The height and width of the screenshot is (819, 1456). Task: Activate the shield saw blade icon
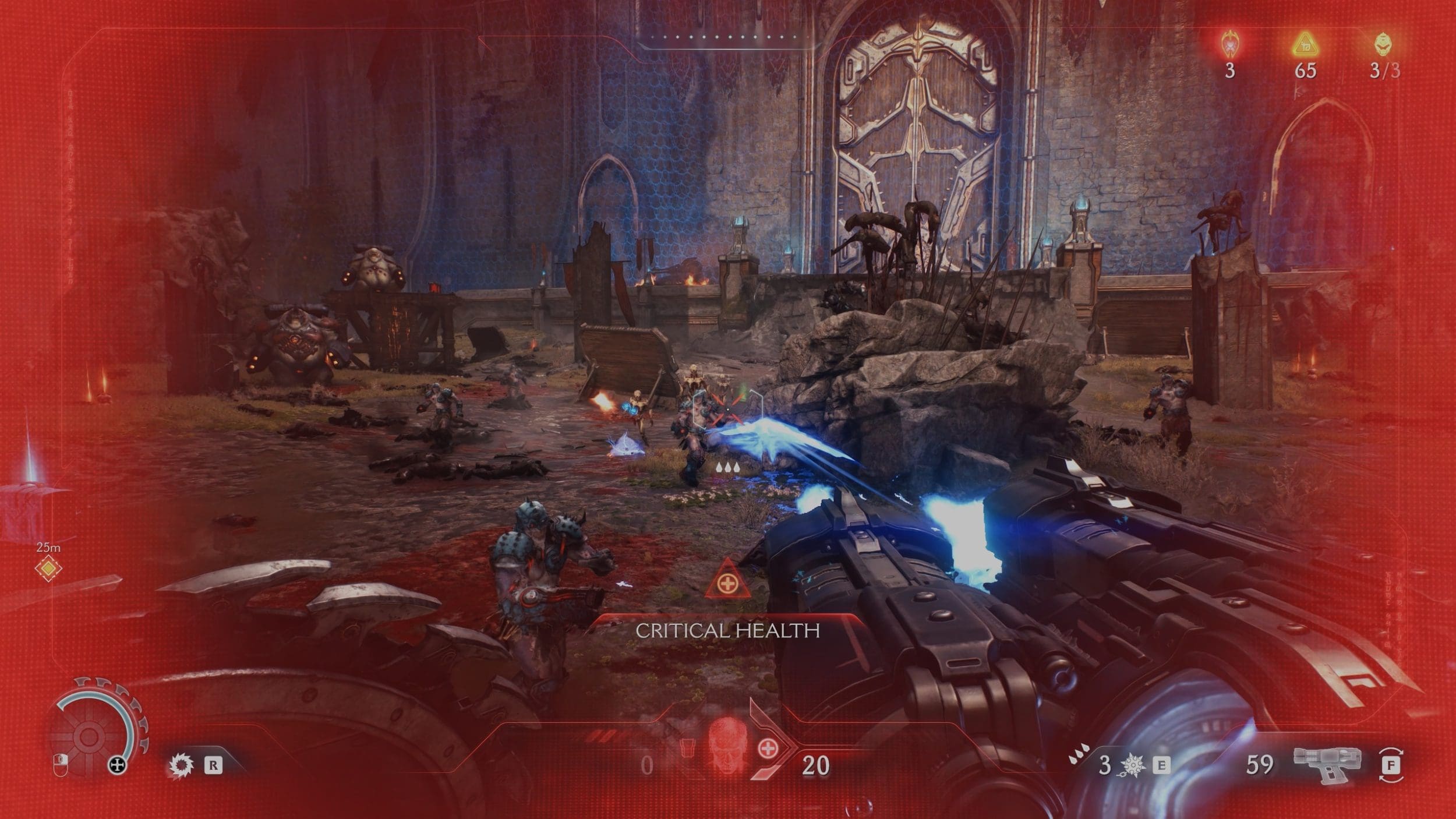click(181, 765)
